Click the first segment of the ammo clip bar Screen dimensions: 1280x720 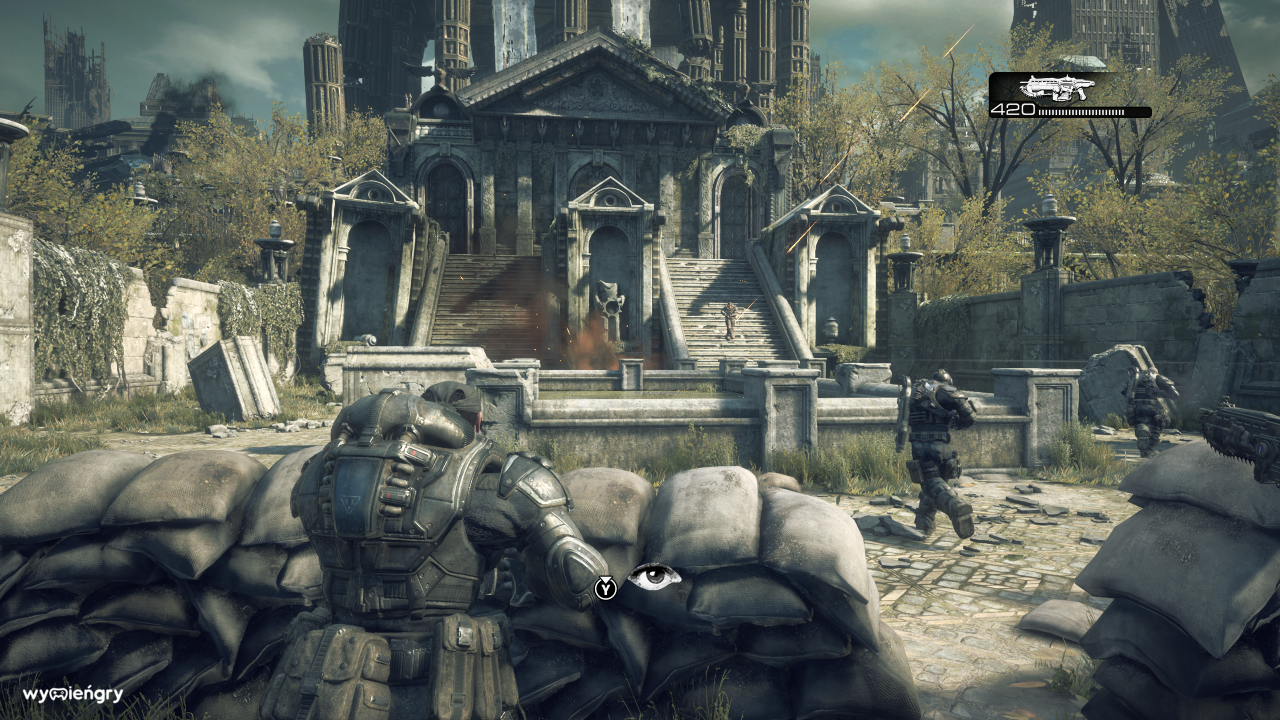(1040, 112)
